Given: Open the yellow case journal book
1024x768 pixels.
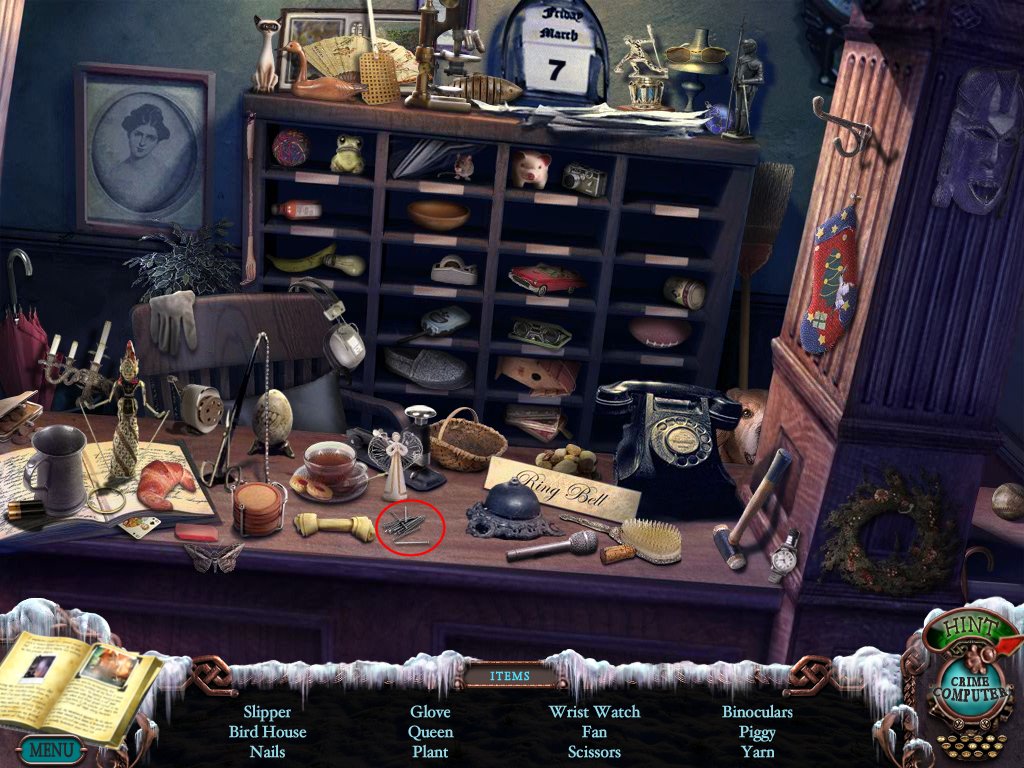Looking at the screenshot, I should 80,680.
